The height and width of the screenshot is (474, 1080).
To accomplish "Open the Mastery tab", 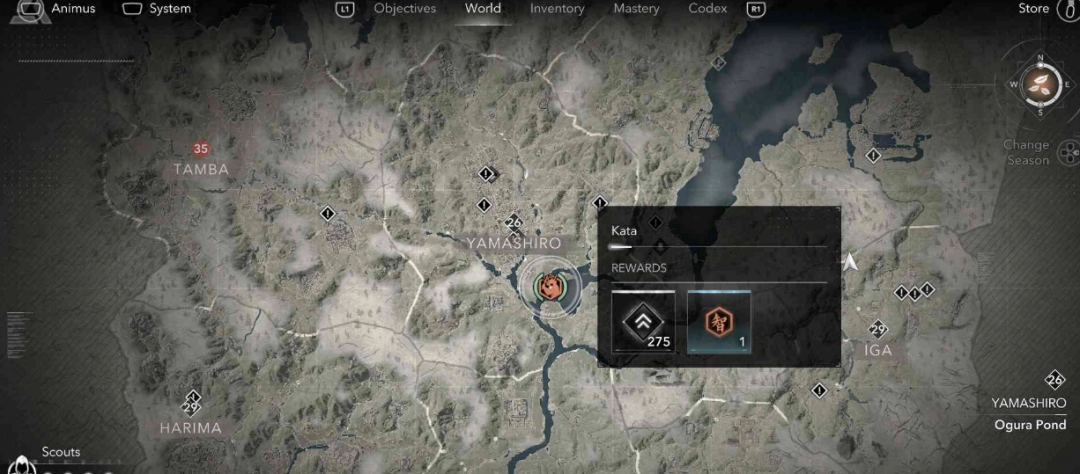I will (636, 9).
